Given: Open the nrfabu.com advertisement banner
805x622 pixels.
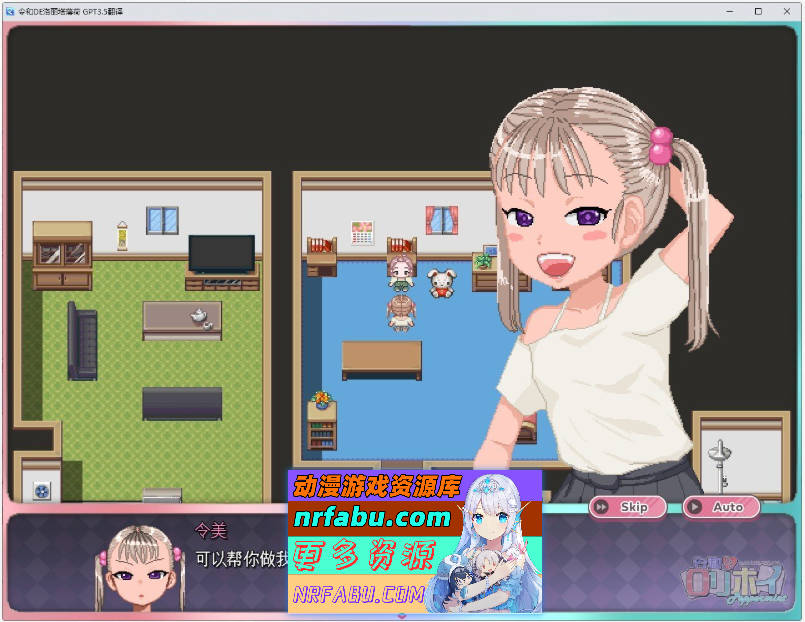Looking at the screenshot, I should tap(414, 541).
